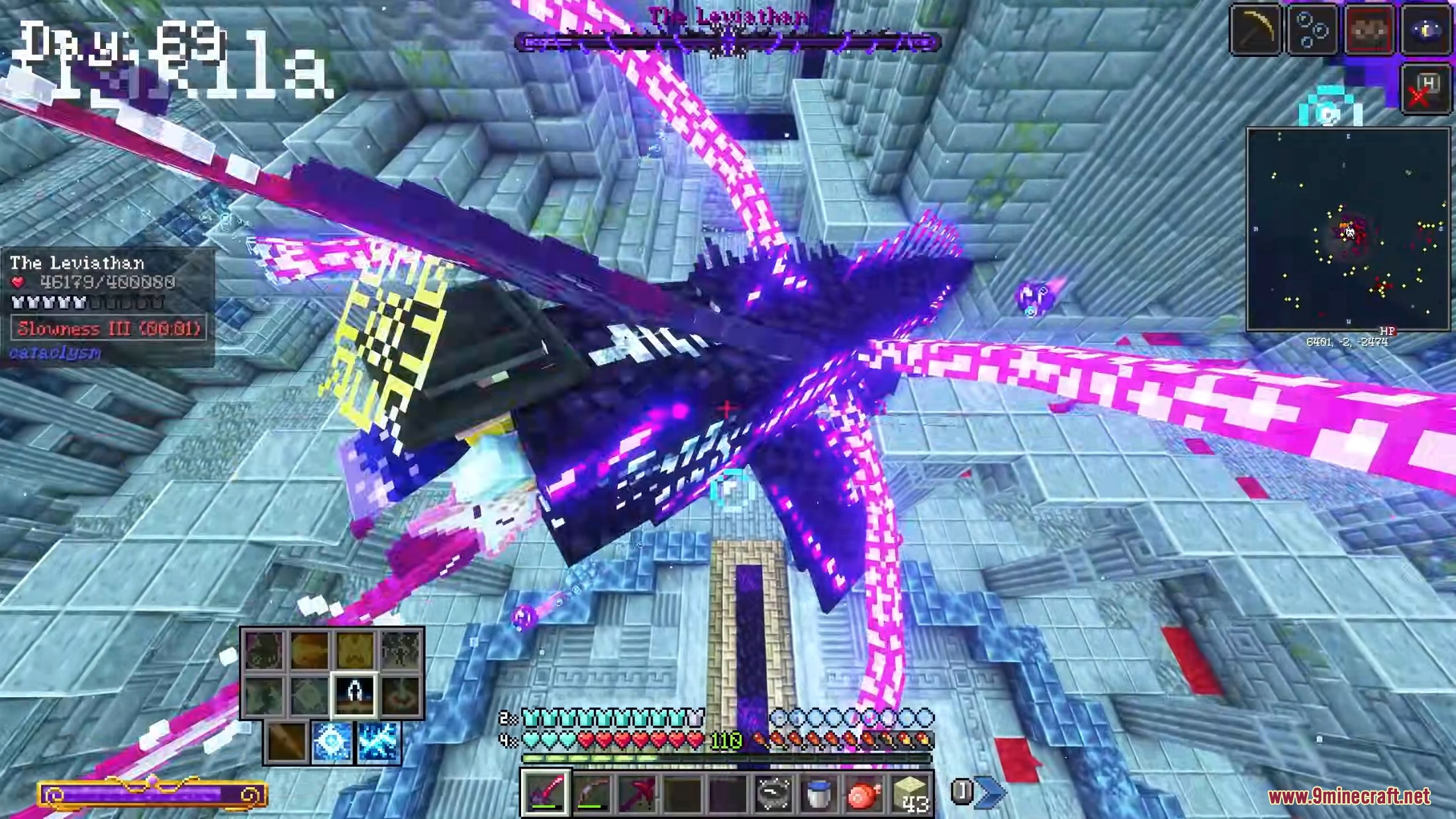
Task: Pick the bucket hotbar slot
Action: tap(818, 793)
